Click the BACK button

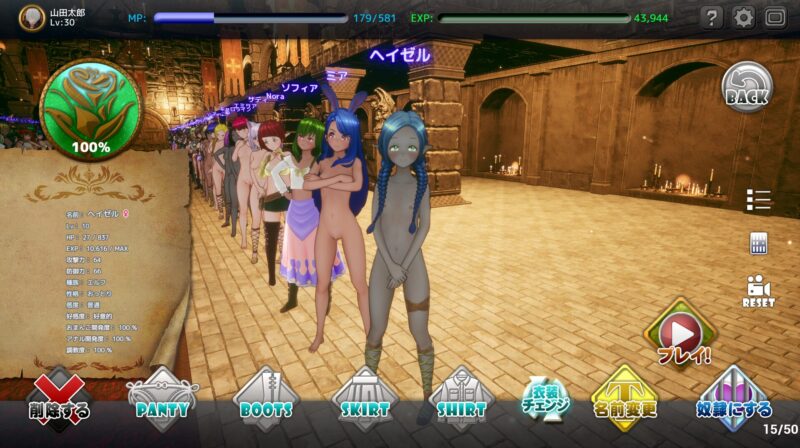[747, 88]
